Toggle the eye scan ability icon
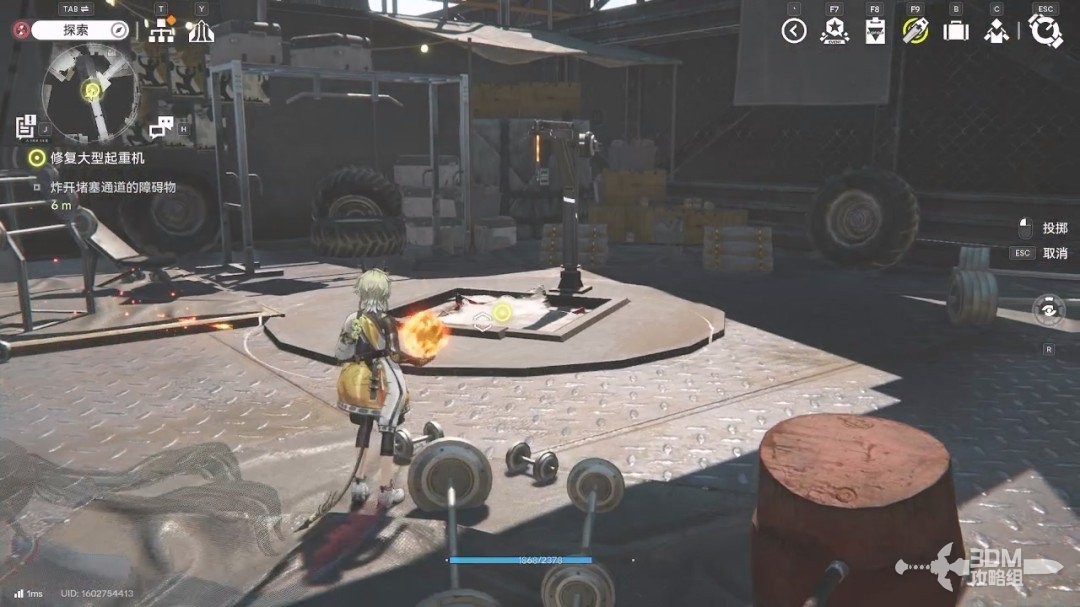The image size is (1080, 607). (x=1047, y=310)
